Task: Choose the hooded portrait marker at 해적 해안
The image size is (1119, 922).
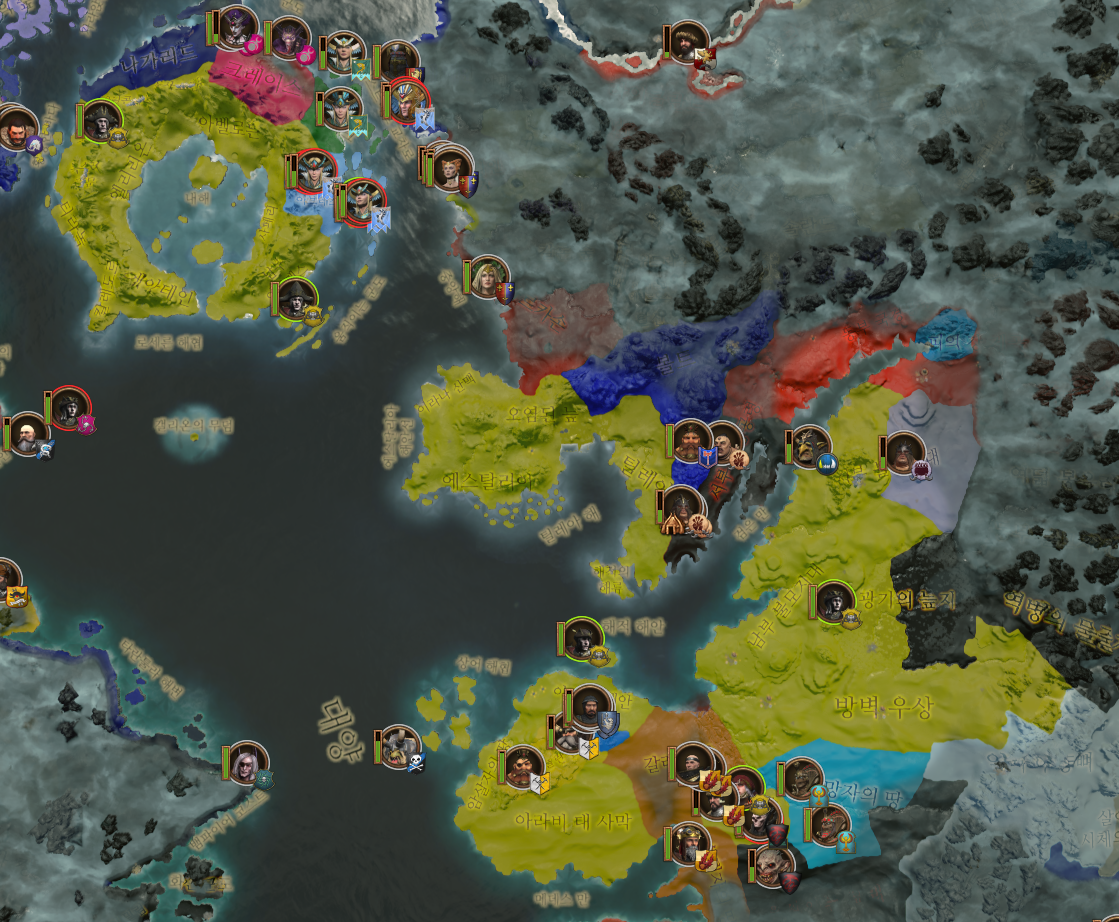Action: coord(583,639)
